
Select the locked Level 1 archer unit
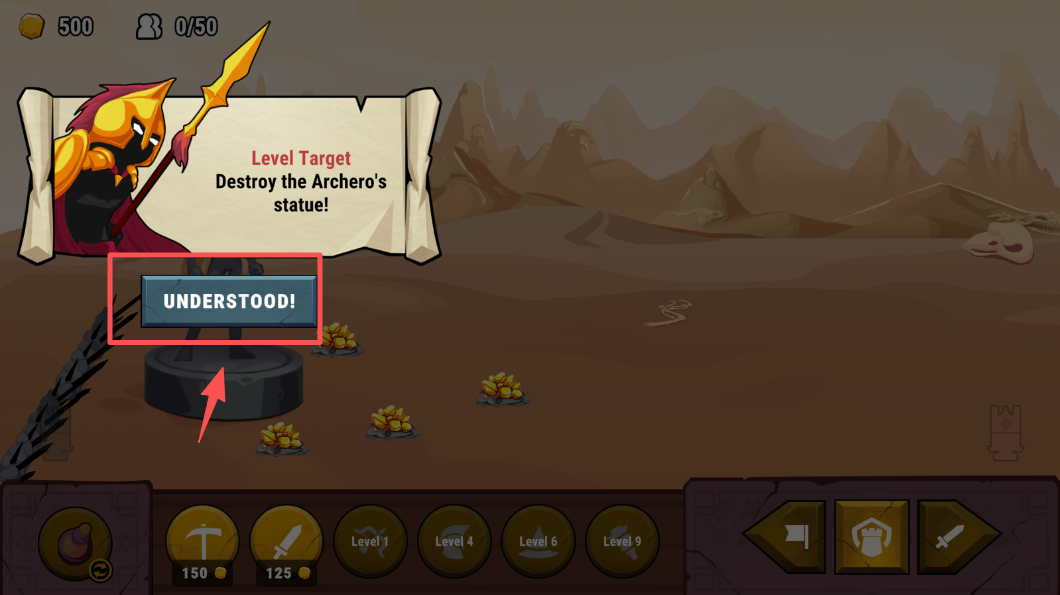point(370,542)
